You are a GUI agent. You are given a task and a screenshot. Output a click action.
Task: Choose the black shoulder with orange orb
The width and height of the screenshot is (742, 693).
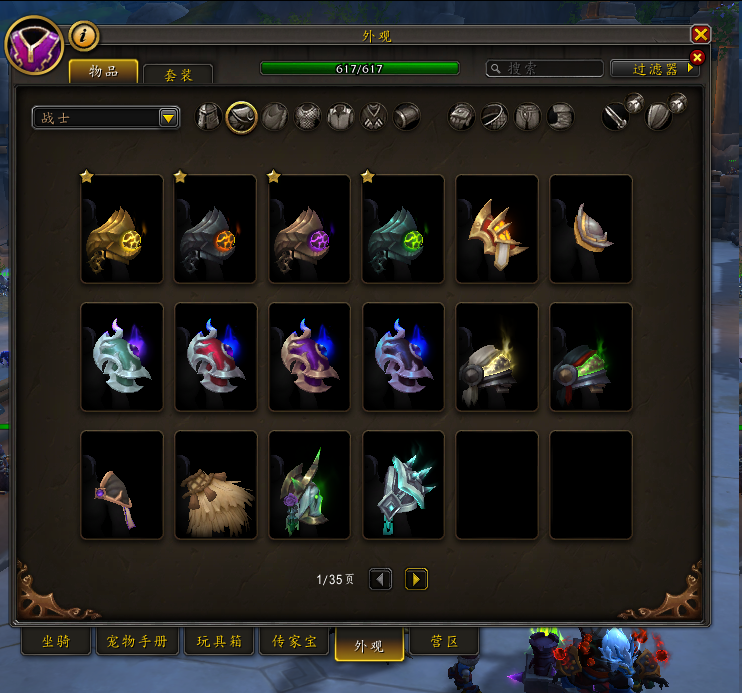(216, 229)
